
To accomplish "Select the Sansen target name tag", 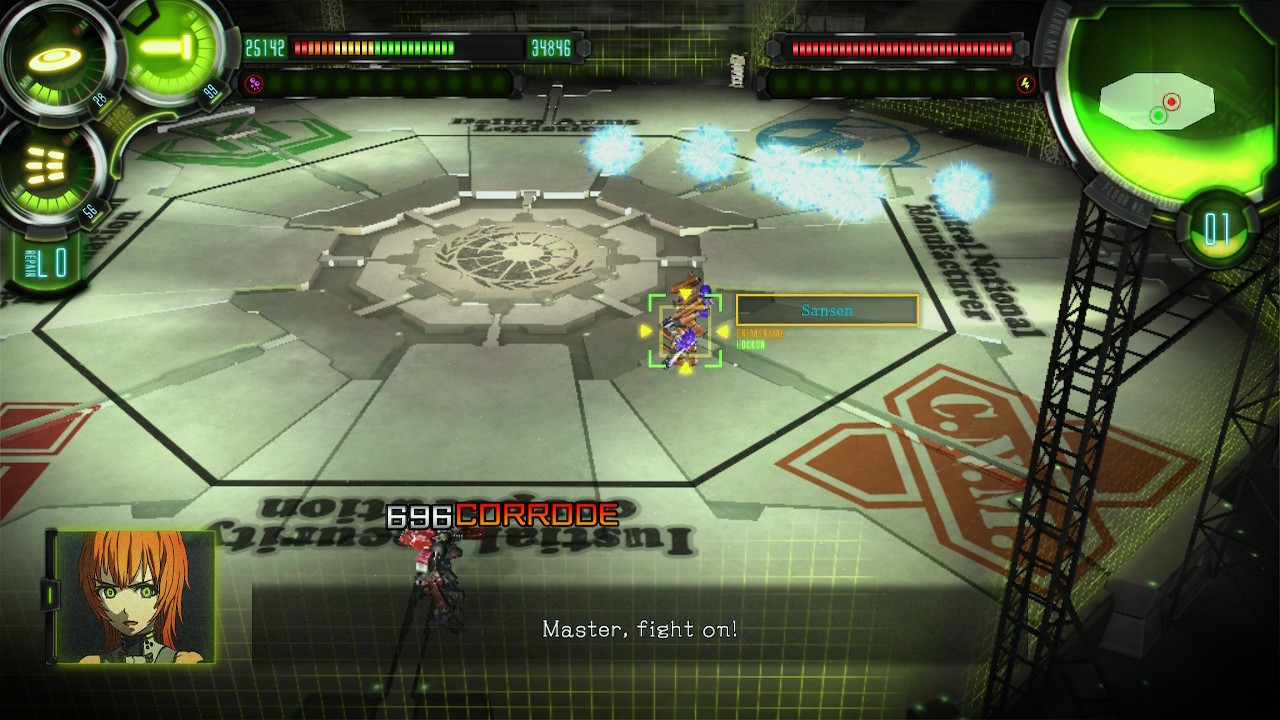I will coord(827,310).
